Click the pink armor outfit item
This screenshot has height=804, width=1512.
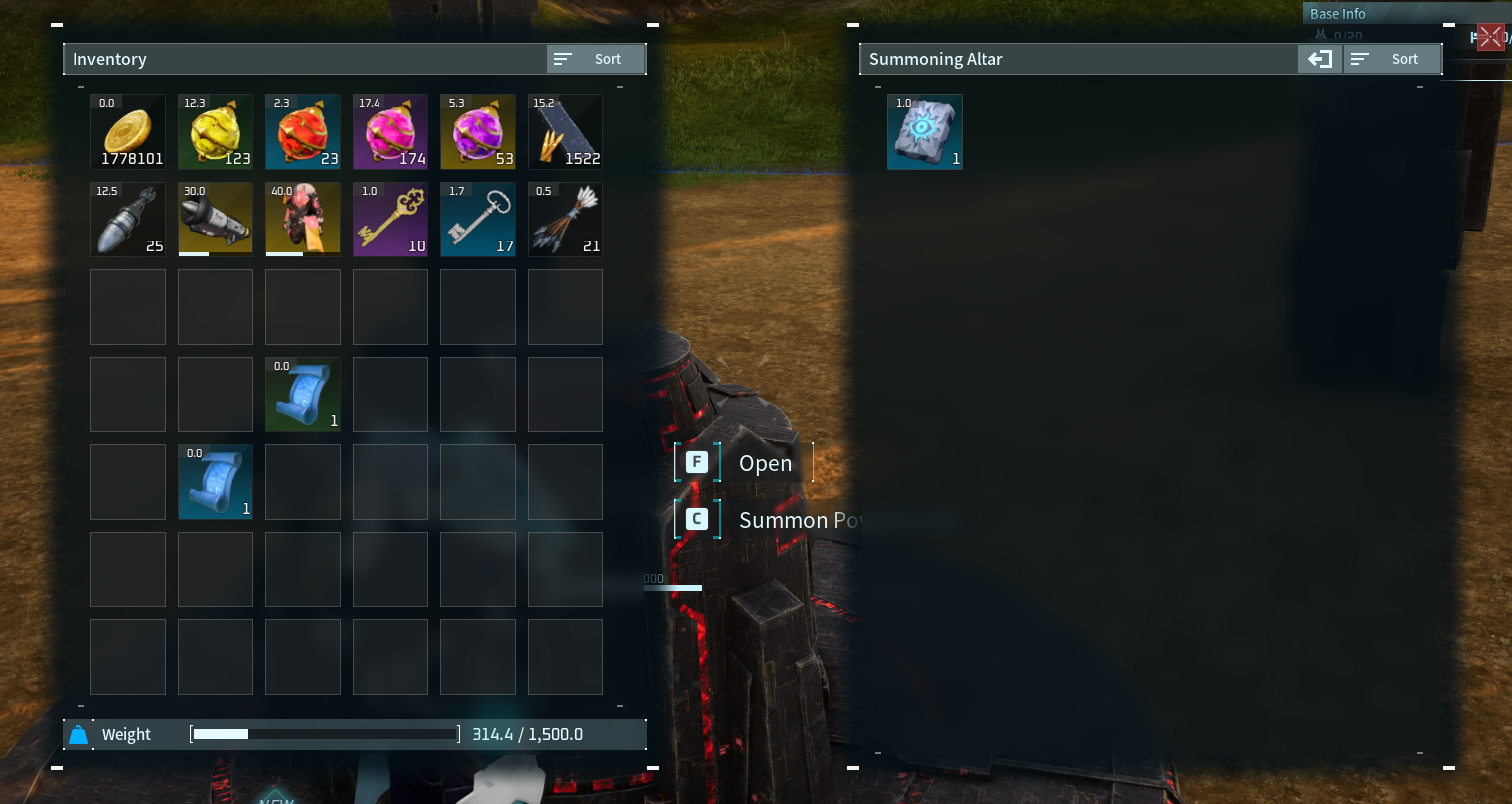[x=302, y=220]
